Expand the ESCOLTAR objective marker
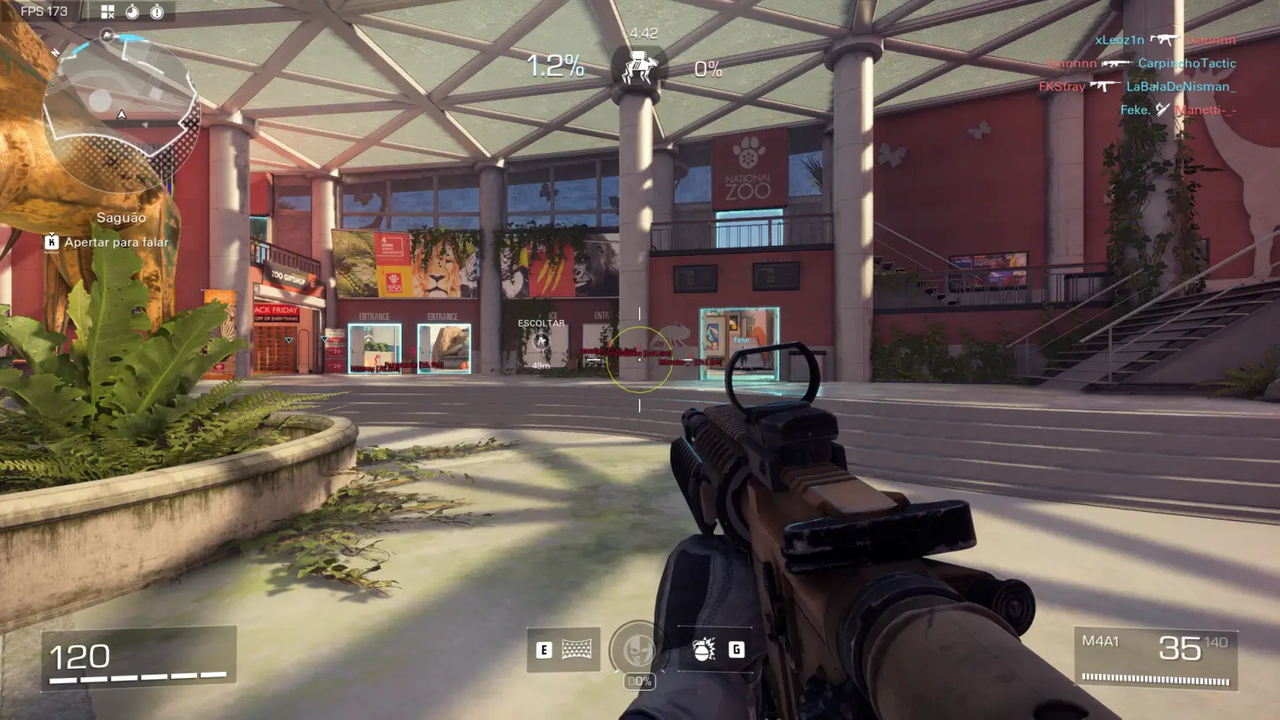This screenshot has width=1280, height=720. point(540,336)
